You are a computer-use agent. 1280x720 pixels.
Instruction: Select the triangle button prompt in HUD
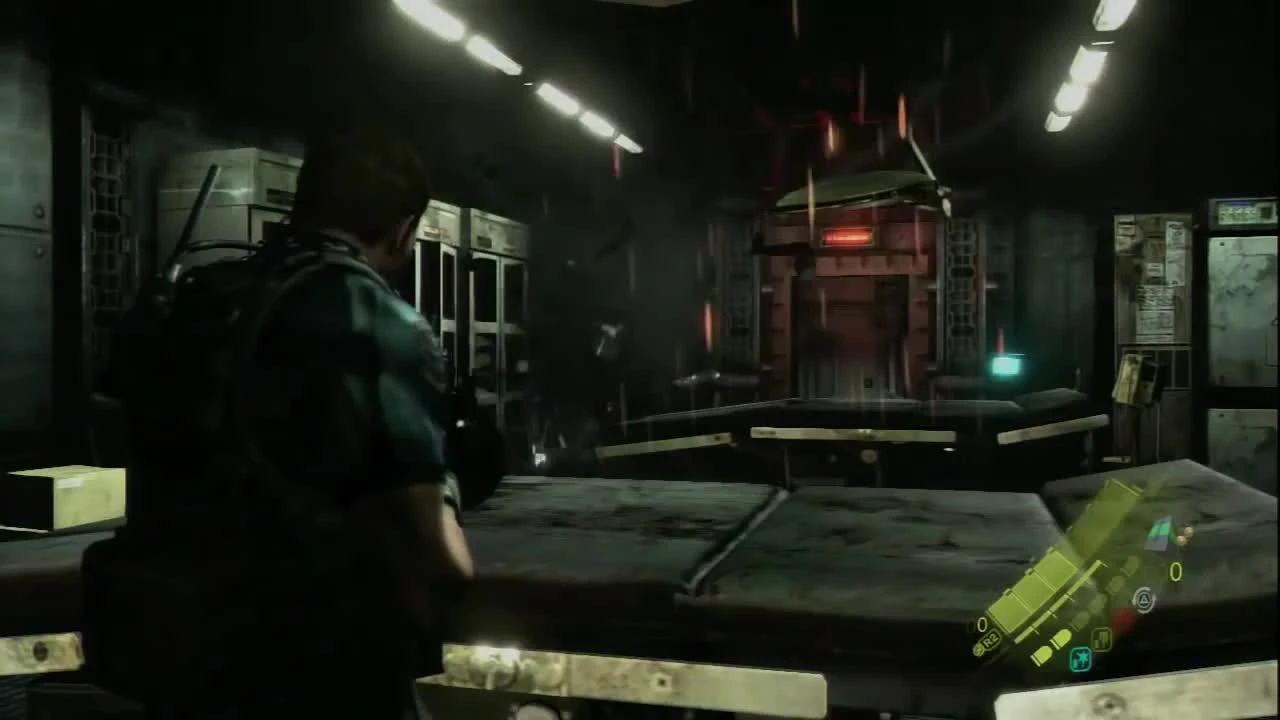pos(1143,600)
